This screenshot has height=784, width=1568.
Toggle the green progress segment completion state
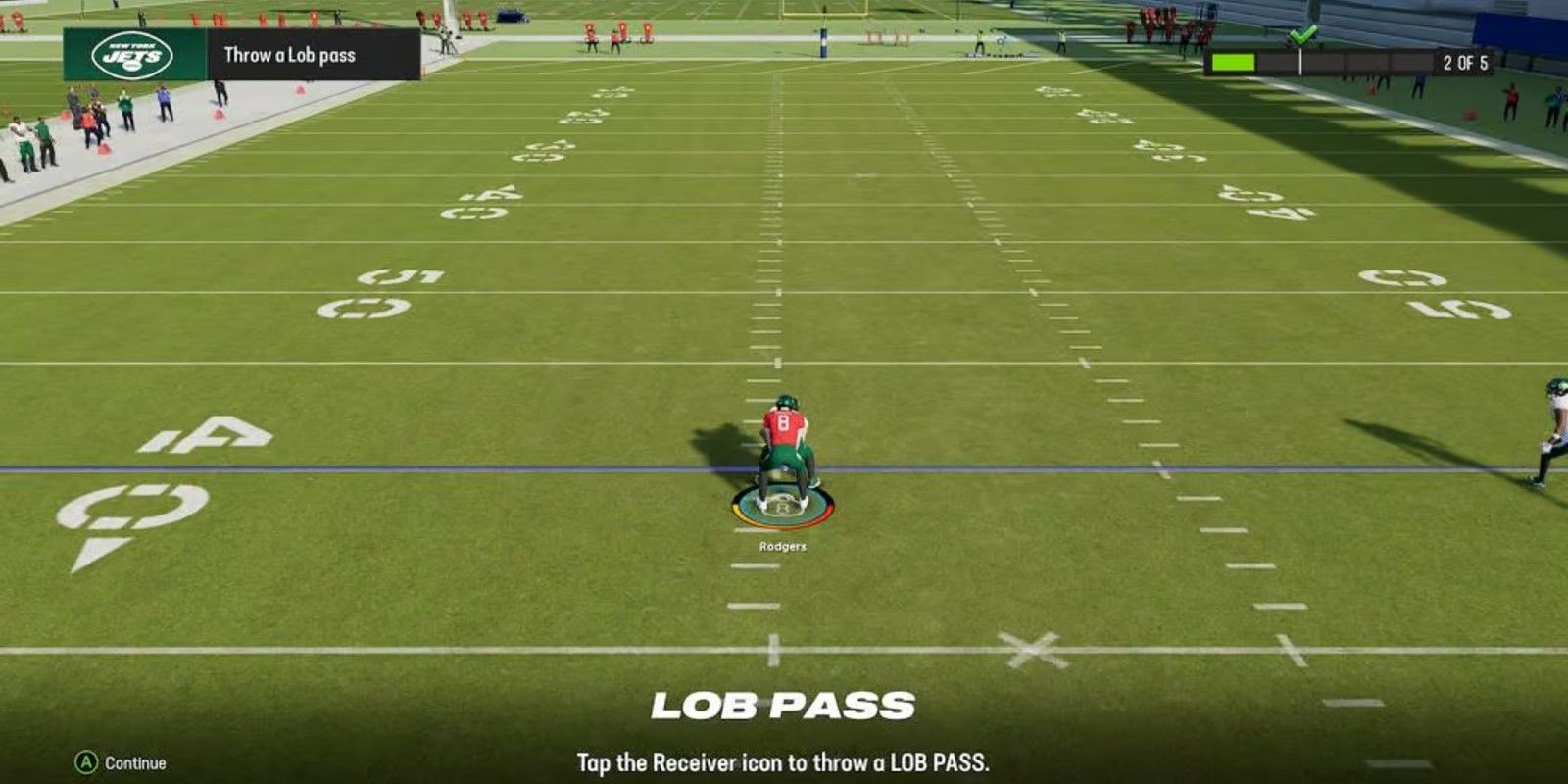tap(1236, 59)
